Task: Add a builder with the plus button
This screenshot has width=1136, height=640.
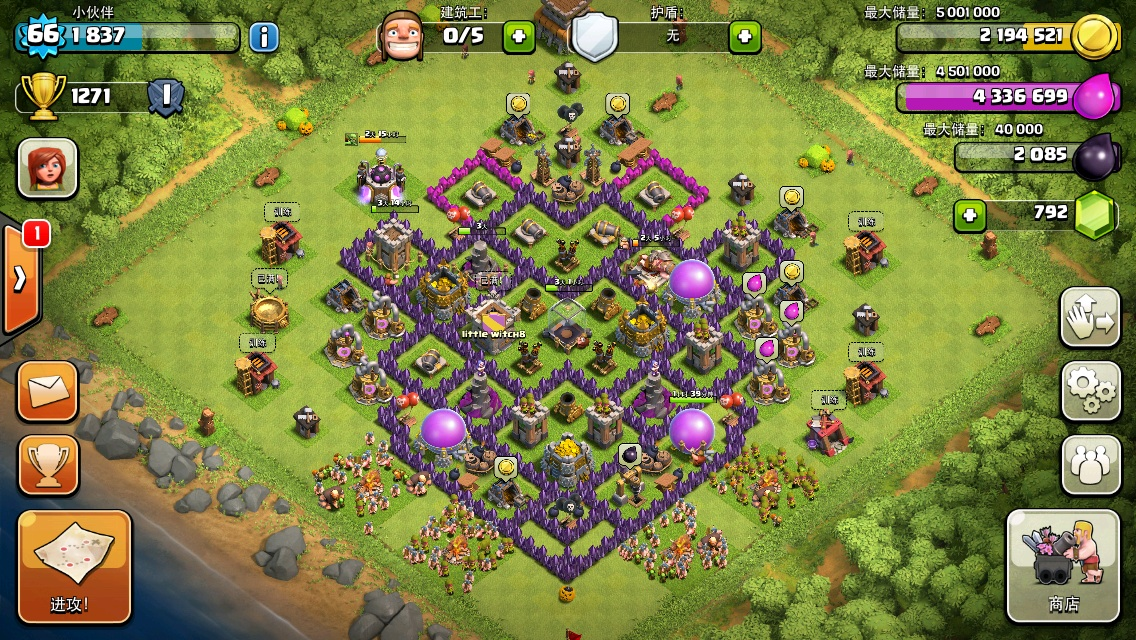Action: [x=518, y=38]
